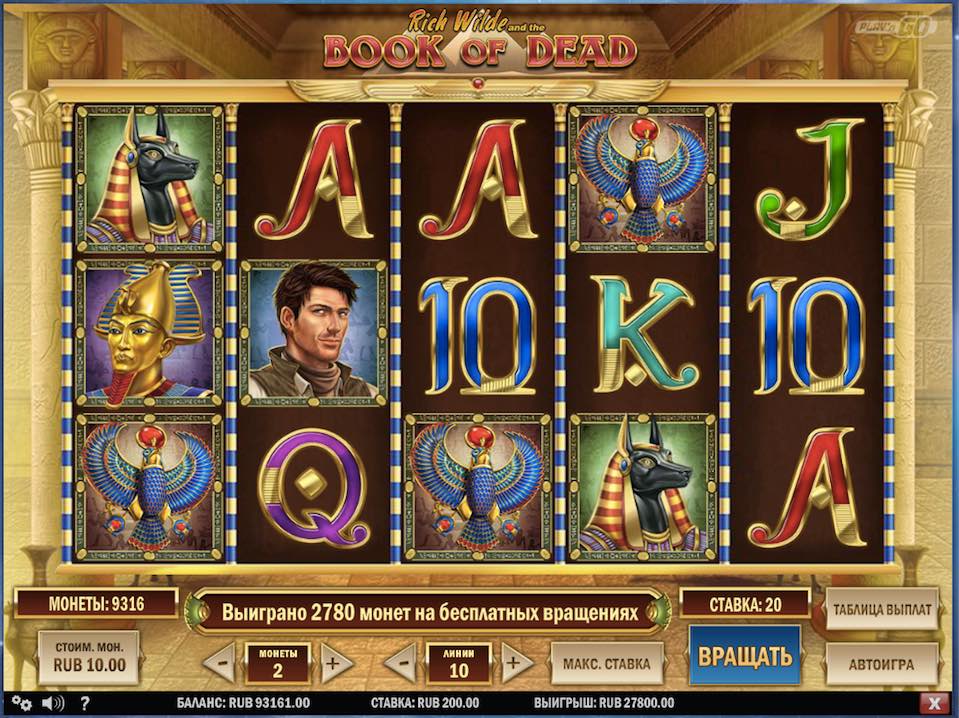Show help via the question mark icon
This screenshot has height=718, width=959.
tap(84, 703)
